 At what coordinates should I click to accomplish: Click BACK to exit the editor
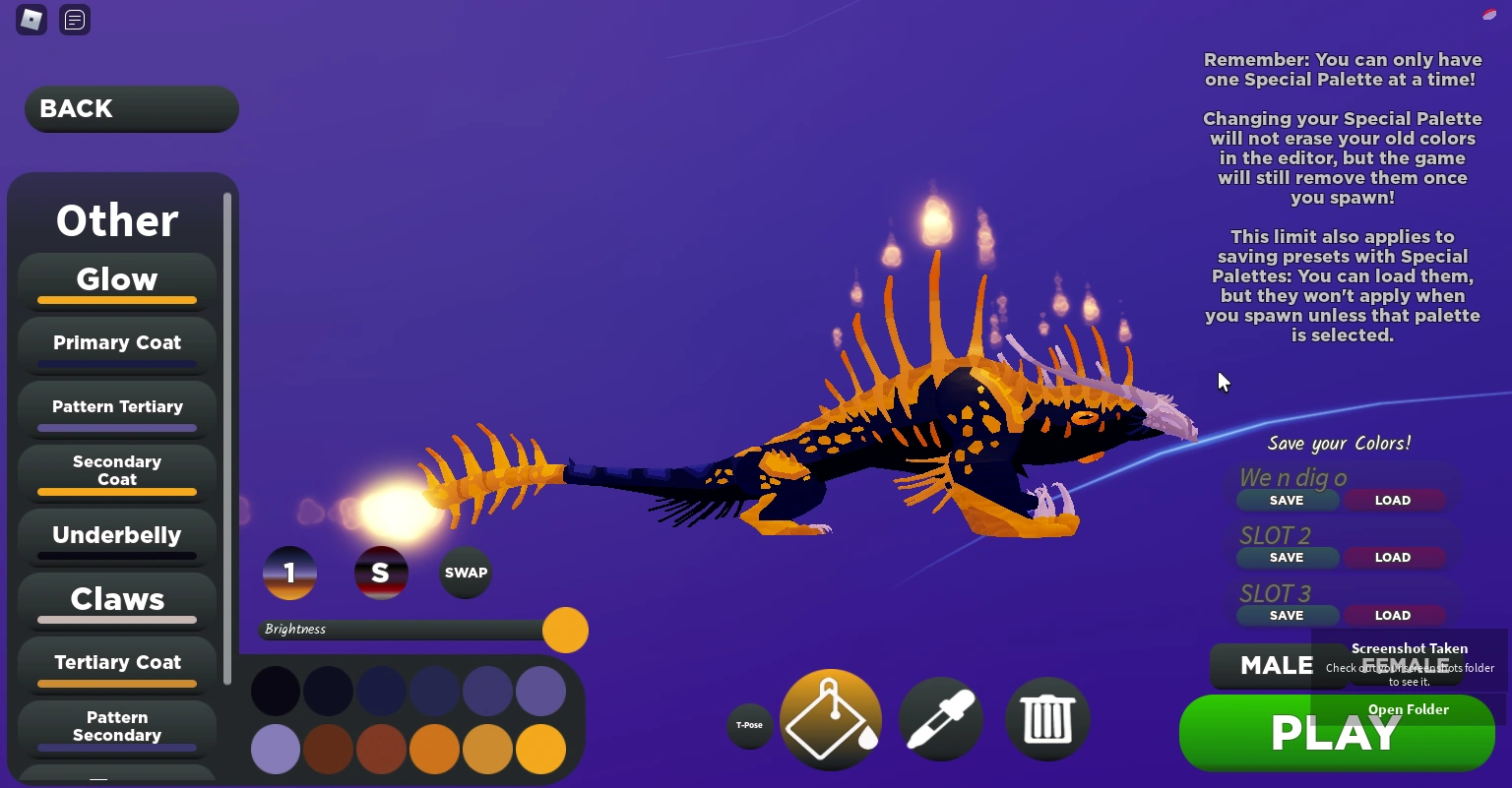click(131, 108)
